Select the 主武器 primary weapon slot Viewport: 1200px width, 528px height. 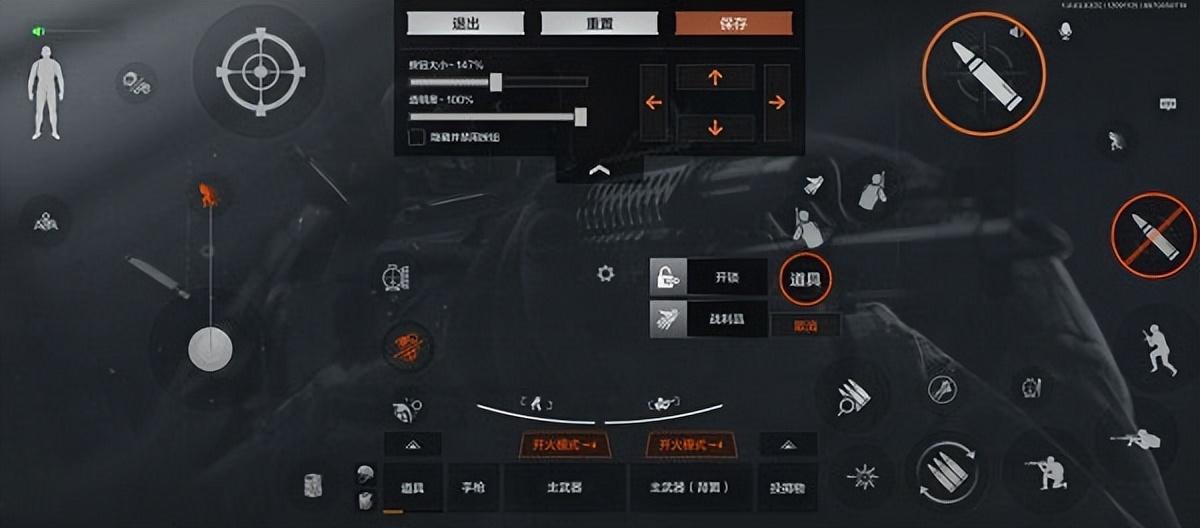click(x=564, y=488)
